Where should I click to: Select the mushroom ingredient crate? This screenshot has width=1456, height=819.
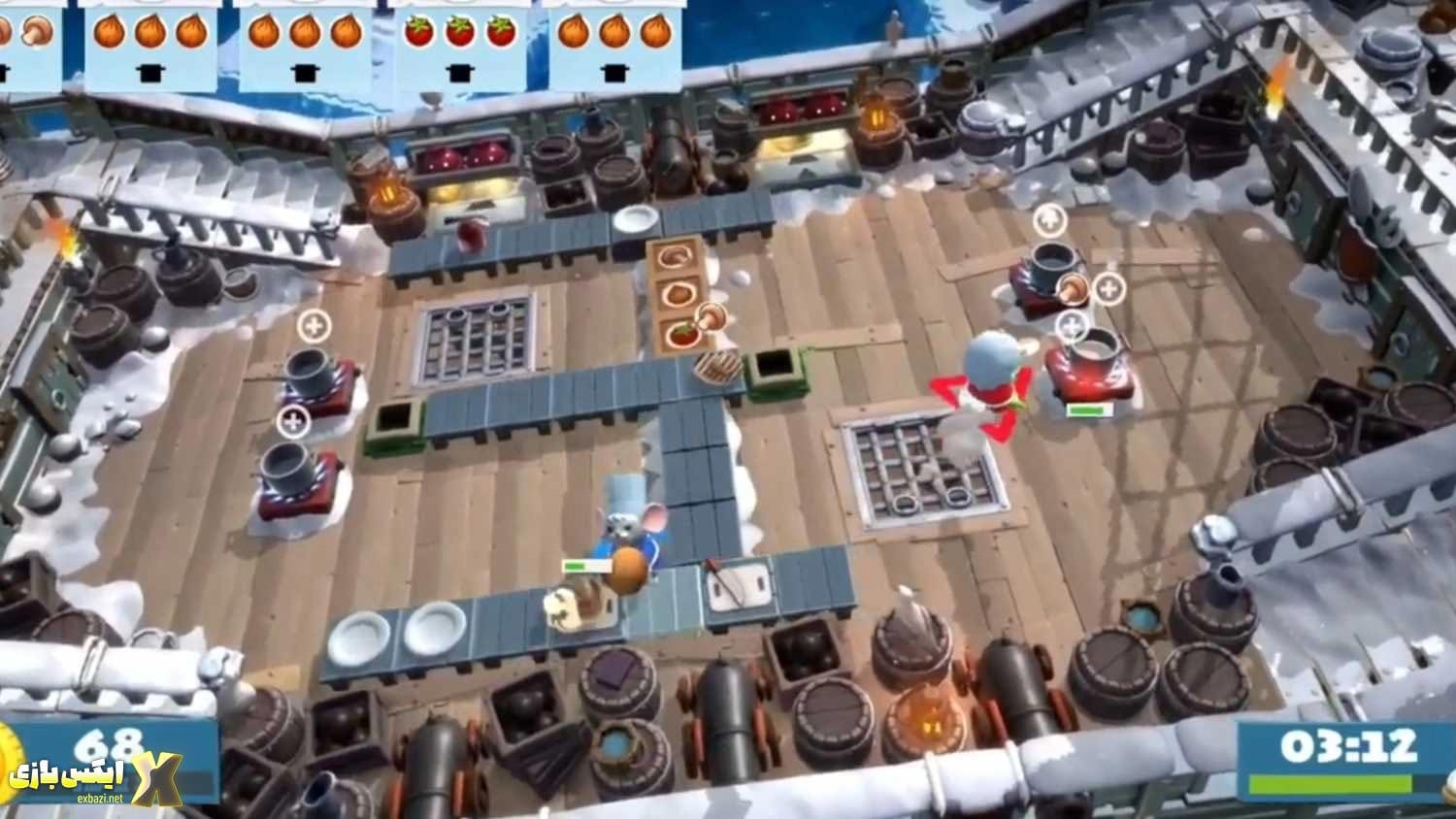pyautogui.click(x=677, y=257)
